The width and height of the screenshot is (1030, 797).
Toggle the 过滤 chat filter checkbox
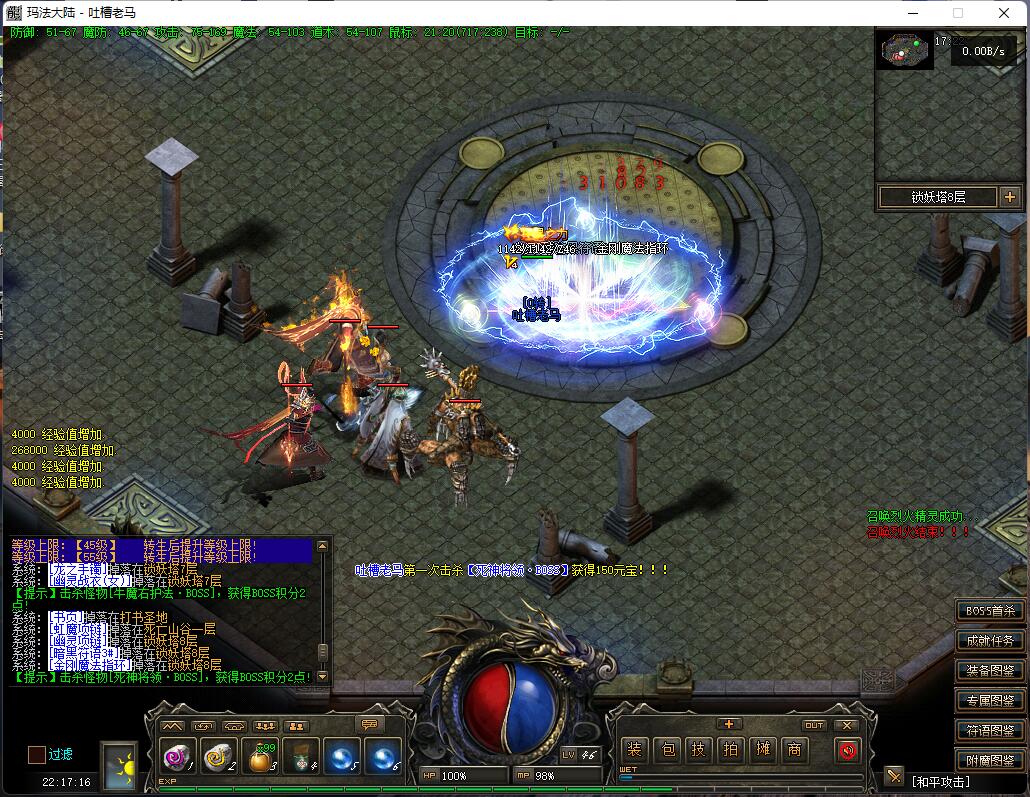[36, 754]
